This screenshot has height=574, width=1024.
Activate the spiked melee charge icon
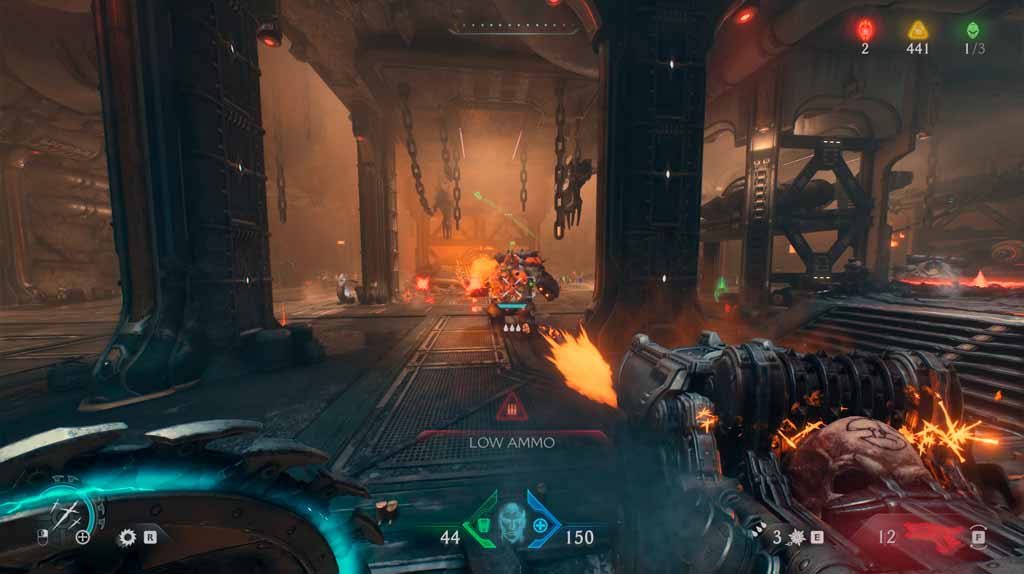click(x=797, y=537)
